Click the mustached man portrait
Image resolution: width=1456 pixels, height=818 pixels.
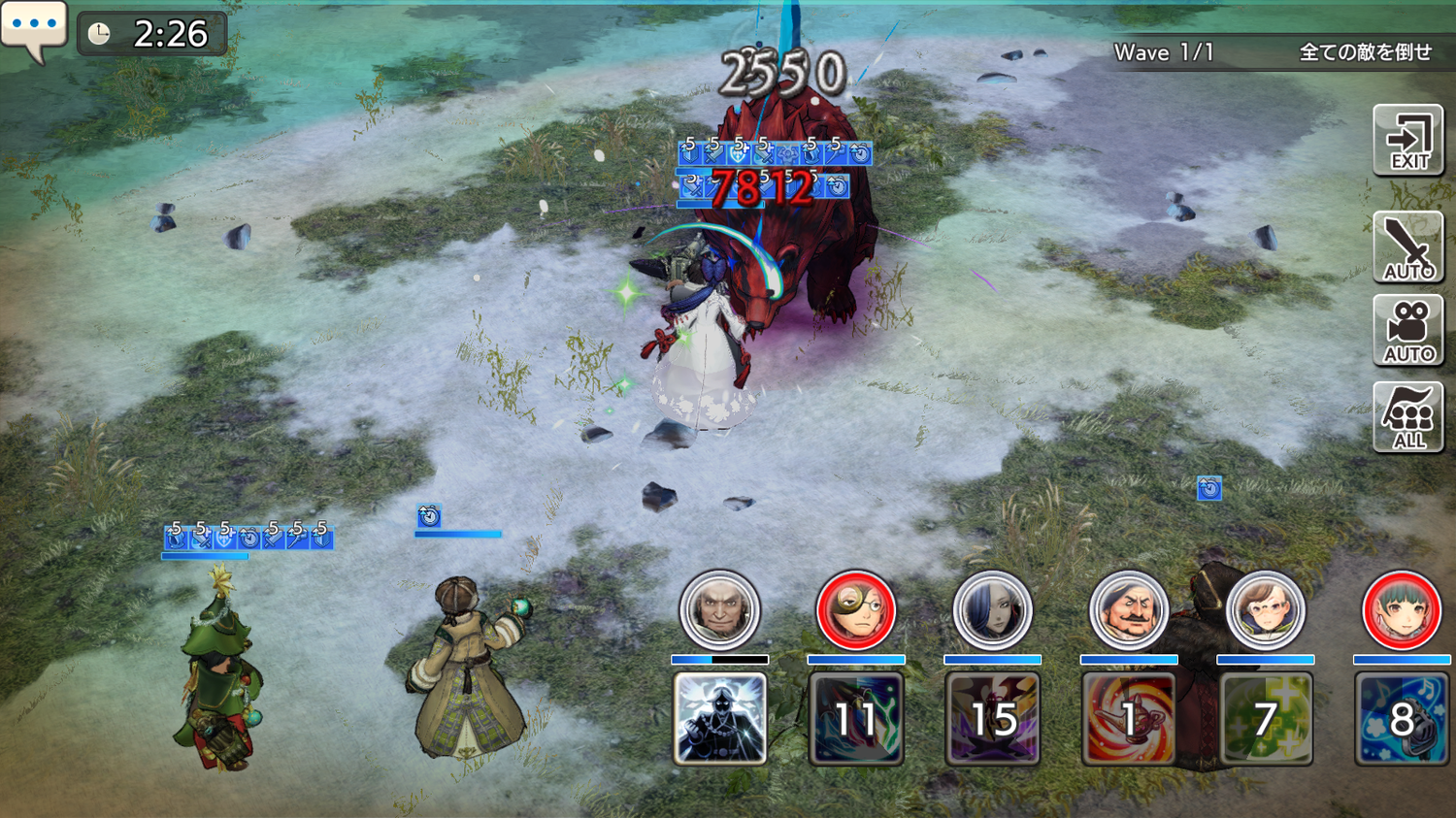(x=1129, y=610)
